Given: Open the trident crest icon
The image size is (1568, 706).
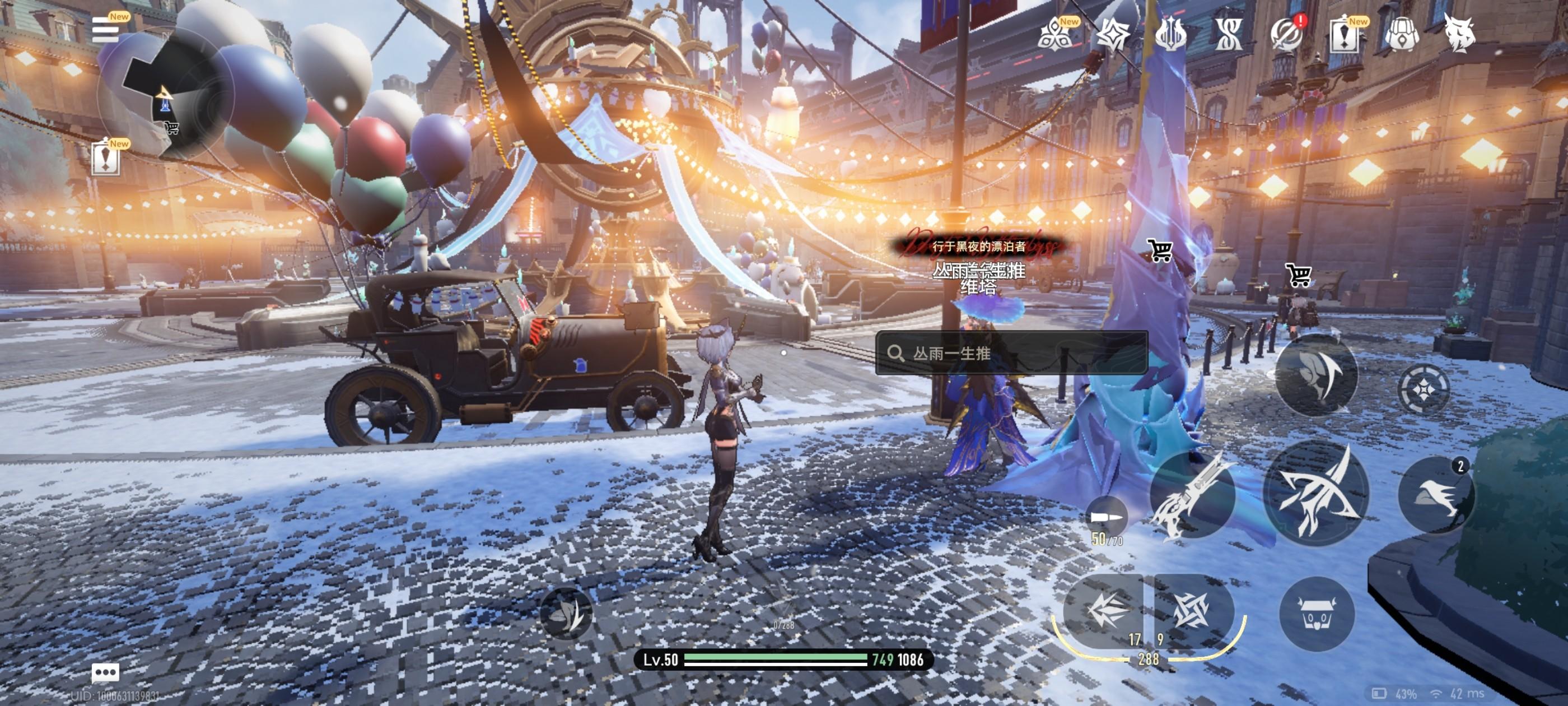Looking at the screenshot, I should 1169,34.
